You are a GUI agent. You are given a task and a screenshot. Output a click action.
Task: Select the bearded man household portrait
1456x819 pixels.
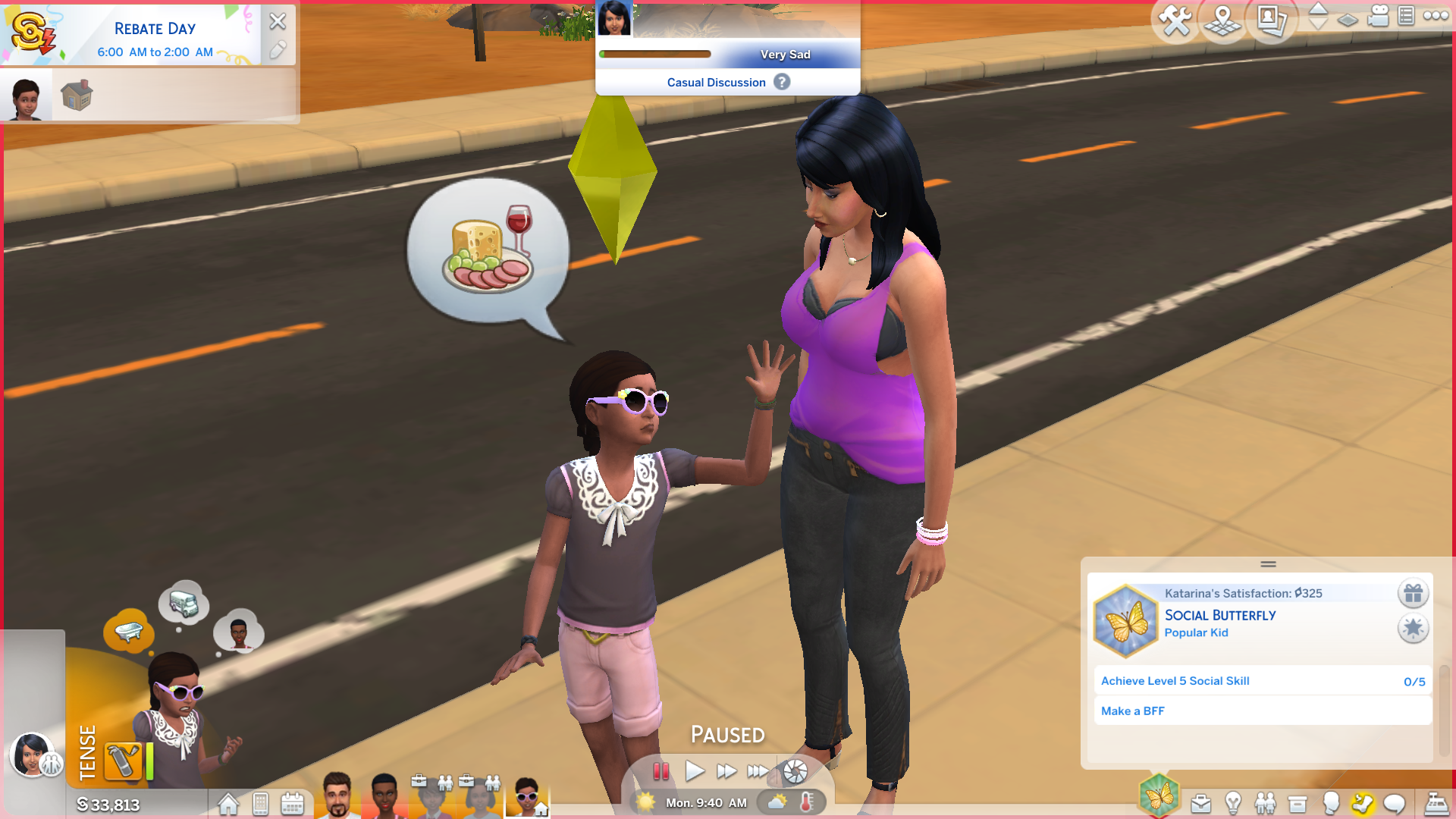tap(337, 795)
